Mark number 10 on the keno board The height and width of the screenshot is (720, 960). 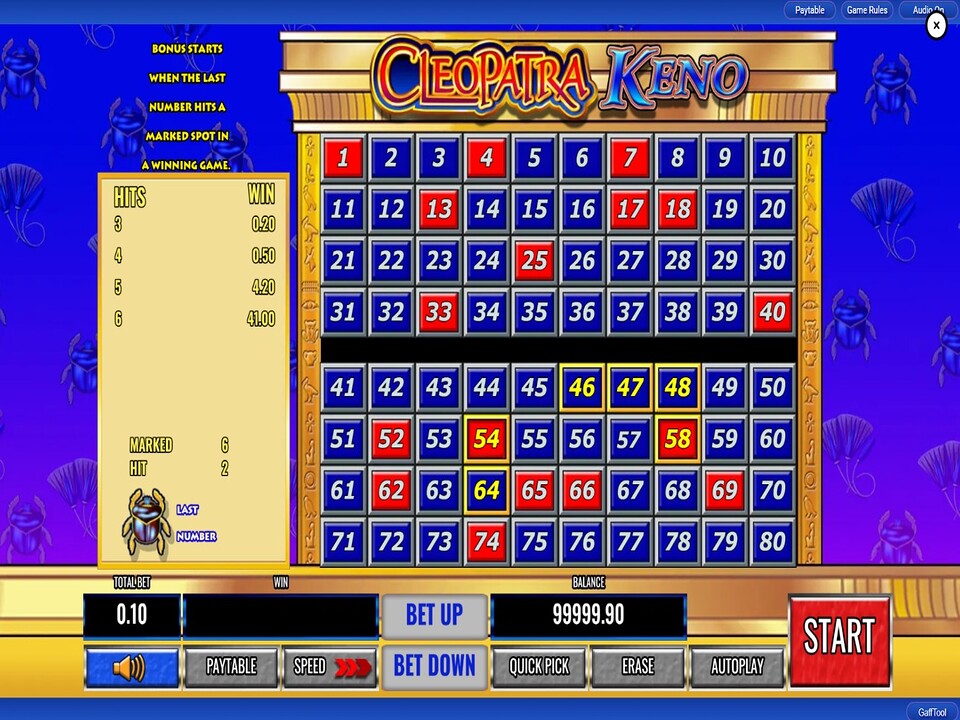(x=773, y=158)
